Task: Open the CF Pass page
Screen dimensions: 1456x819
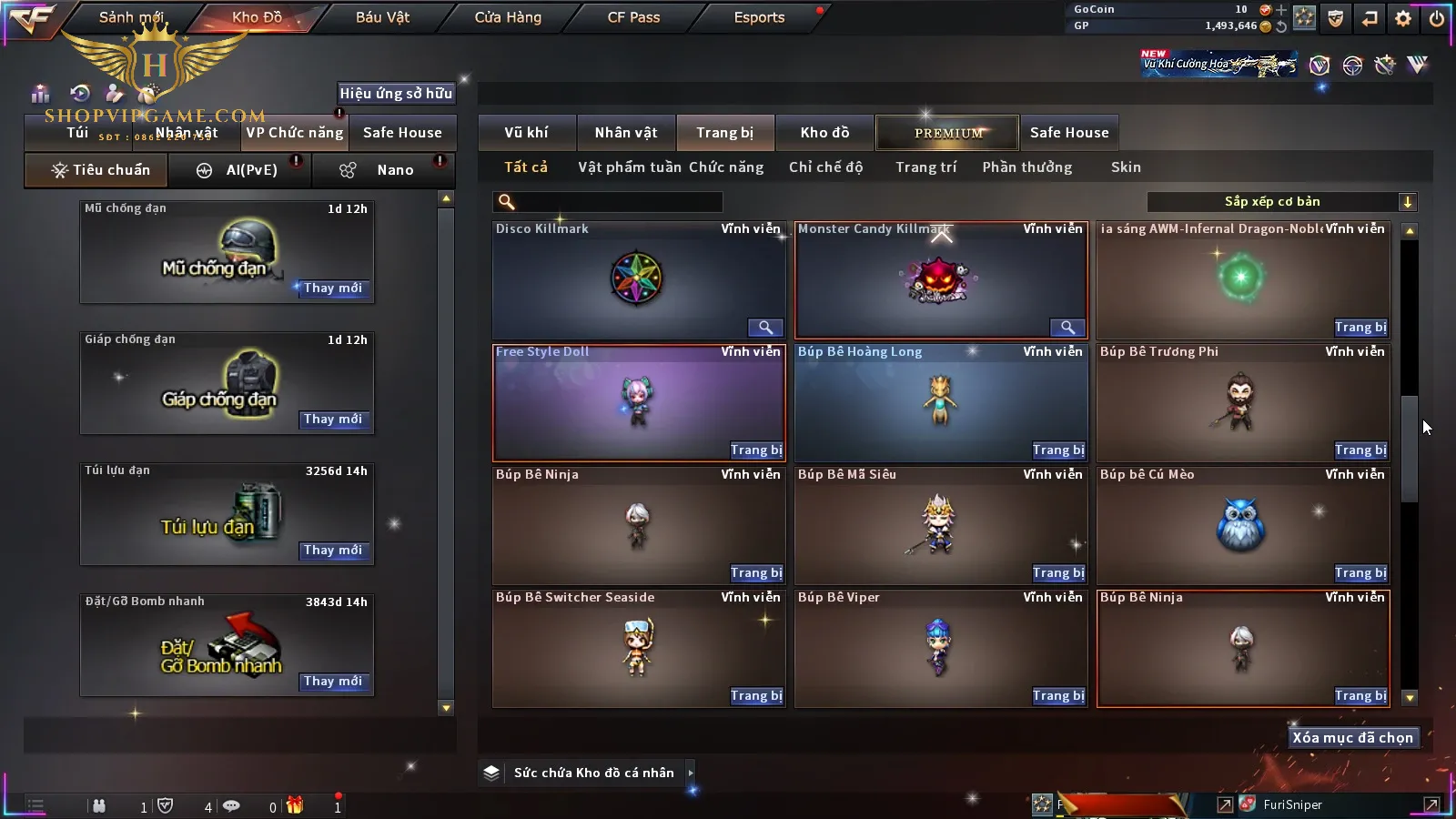Action: click(633, 17)
